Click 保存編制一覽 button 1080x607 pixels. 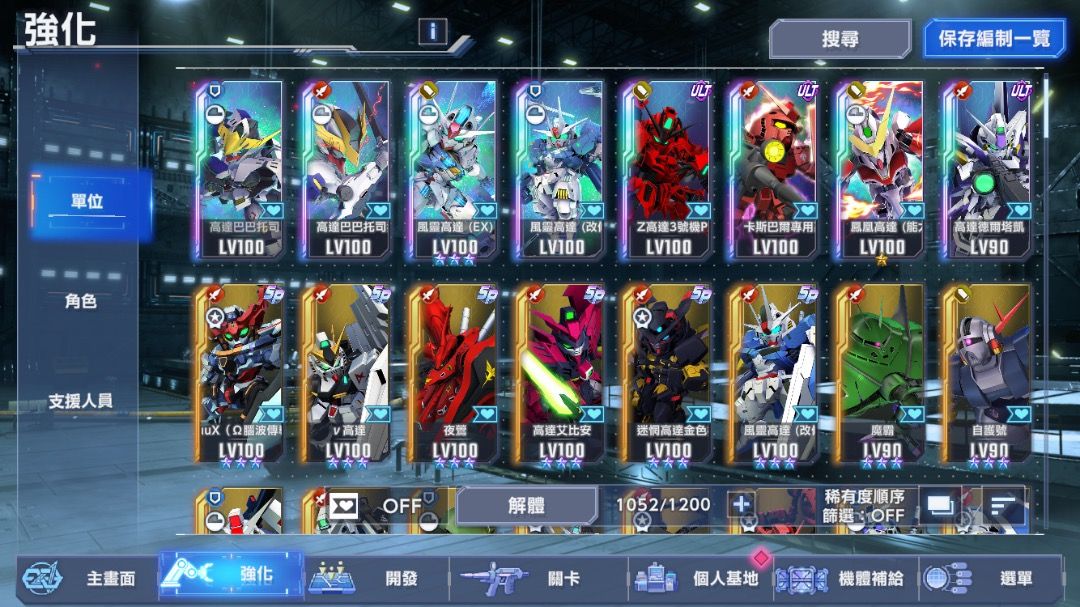click(x=994, y=39)
